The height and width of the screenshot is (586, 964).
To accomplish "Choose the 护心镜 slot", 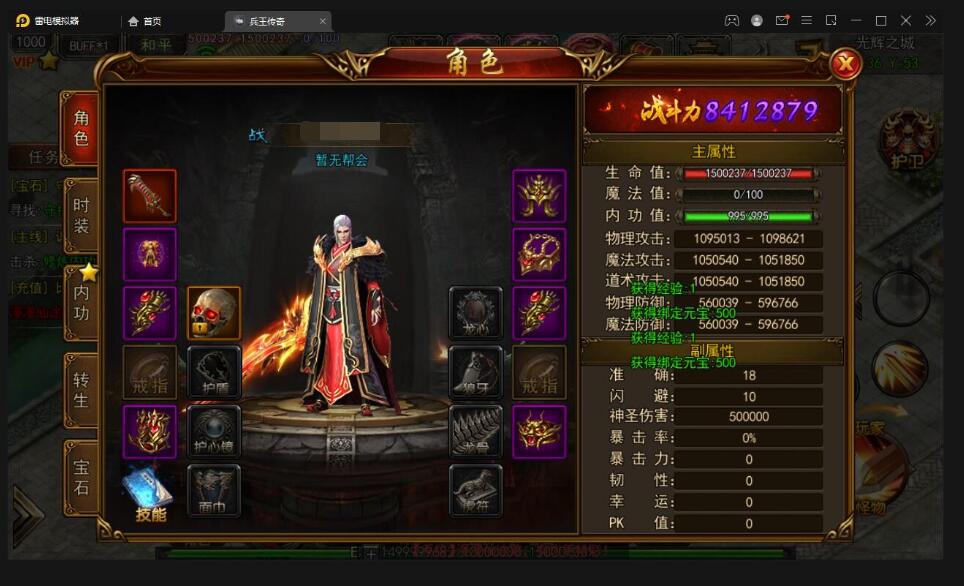I will pyautogui.click(x=214, y=431).
